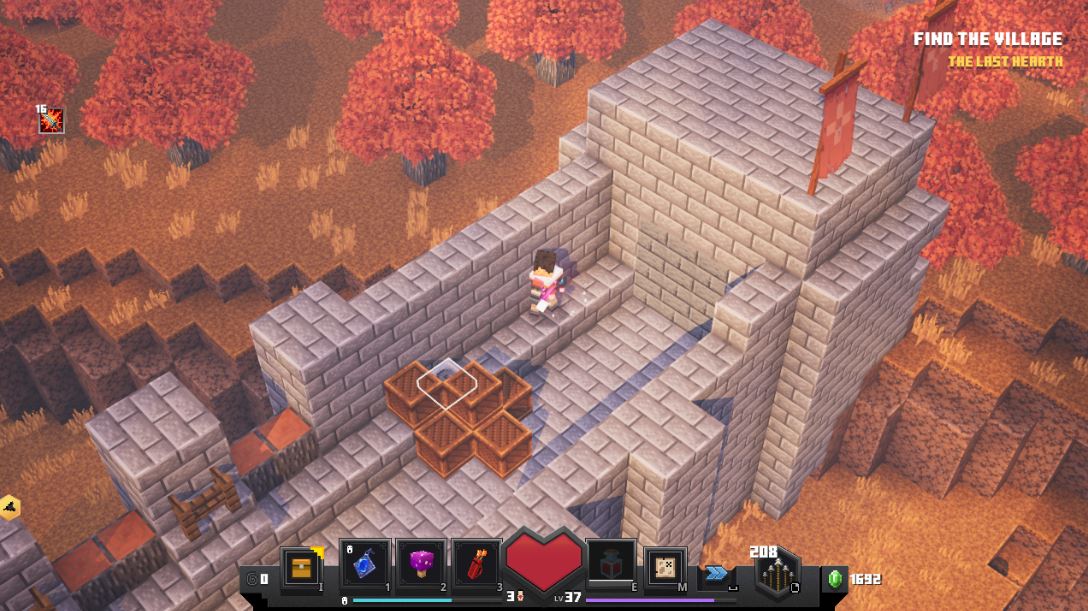Image resolution: width=1088 pixels, height=611 pixels.
Task: Click the yellow hexagon marker at screen edge
Action: (10, 507)
